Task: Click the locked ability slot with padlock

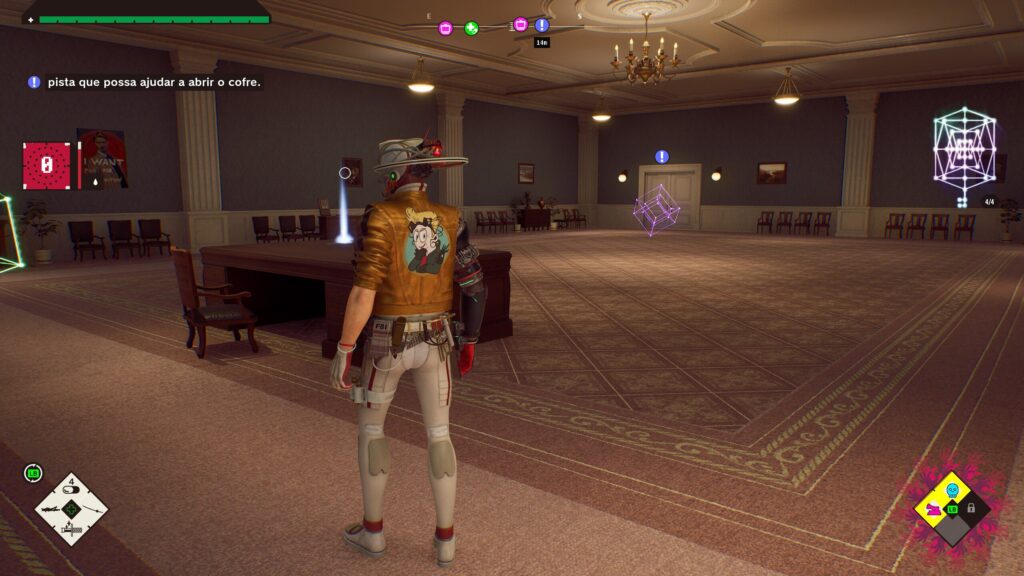Action: 971,508
